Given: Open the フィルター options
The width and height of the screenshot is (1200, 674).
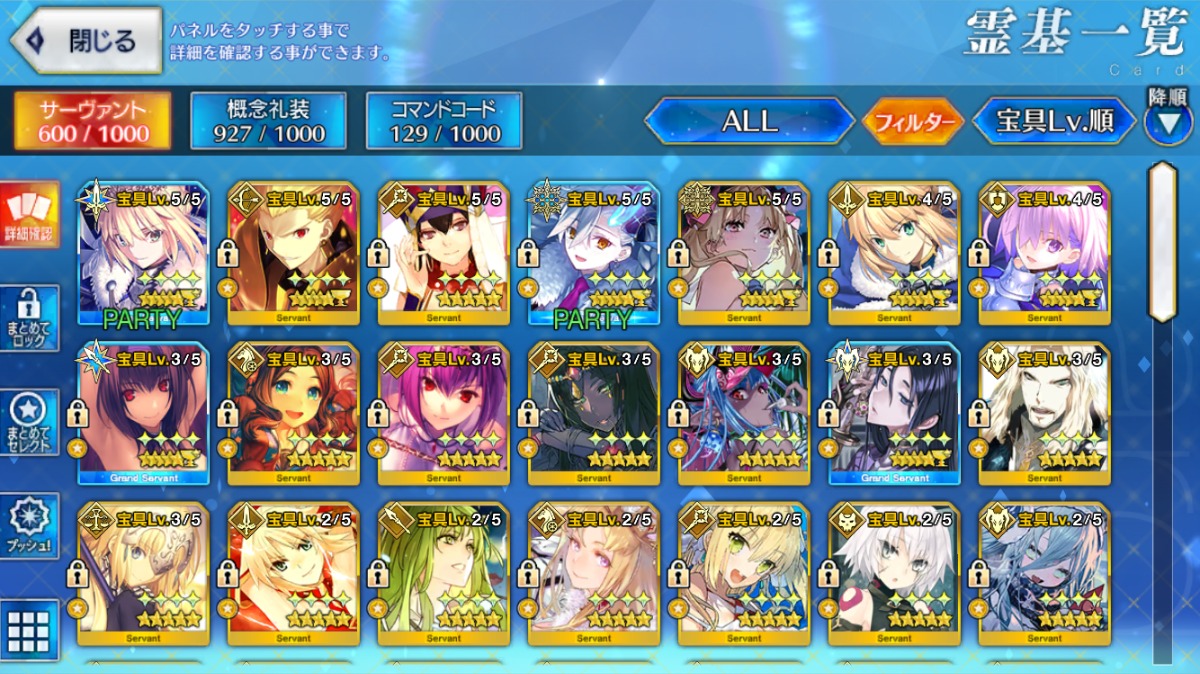Looking at the screenshot, I should (912, 123).
